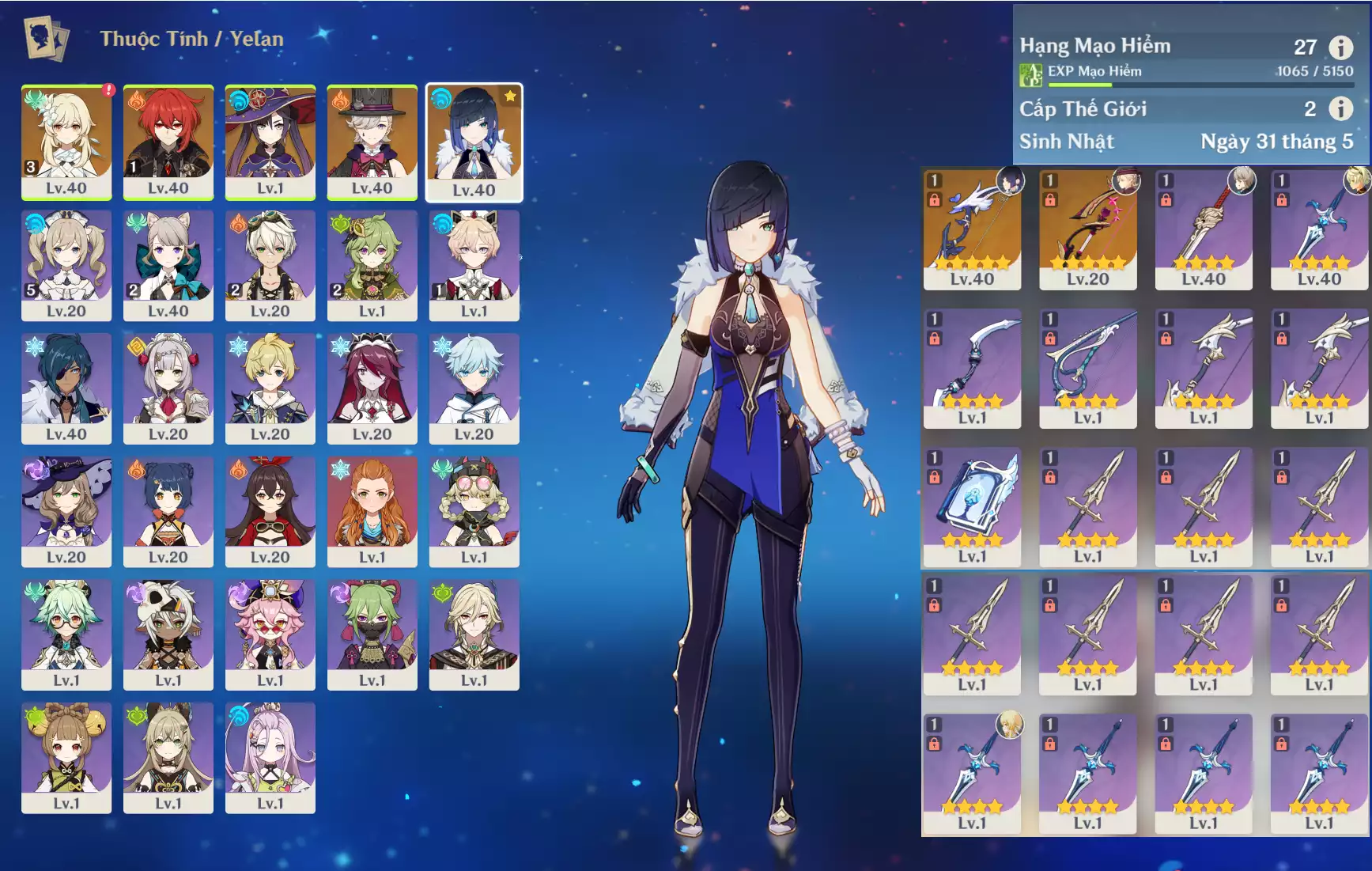The width and height of the screenshot is (1372, 871).
Task: Pick the Lyney card with top hat
Action: [372, 141]
